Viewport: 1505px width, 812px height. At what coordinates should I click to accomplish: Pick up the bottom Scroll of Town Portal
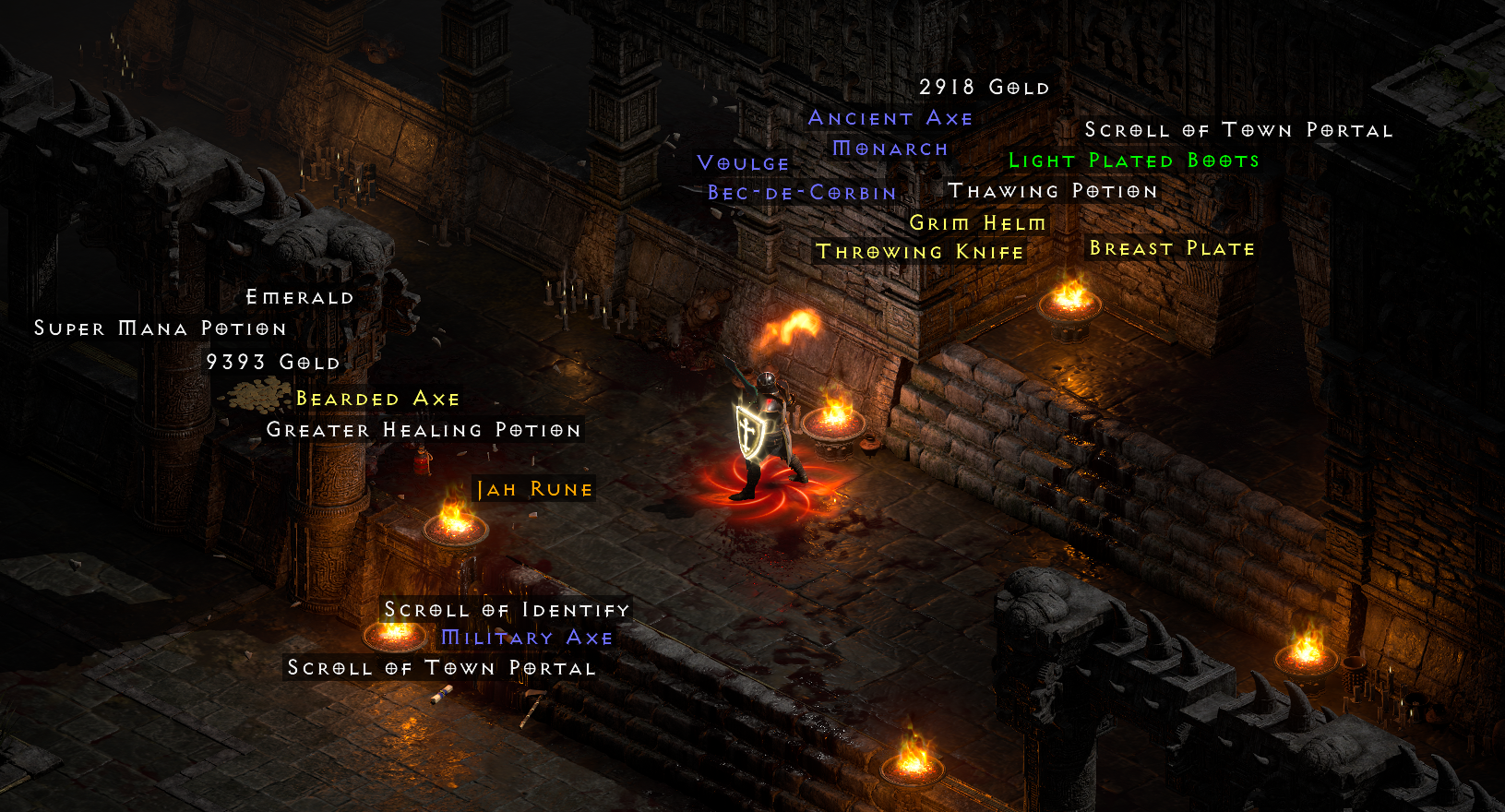[x=440, y=668]
